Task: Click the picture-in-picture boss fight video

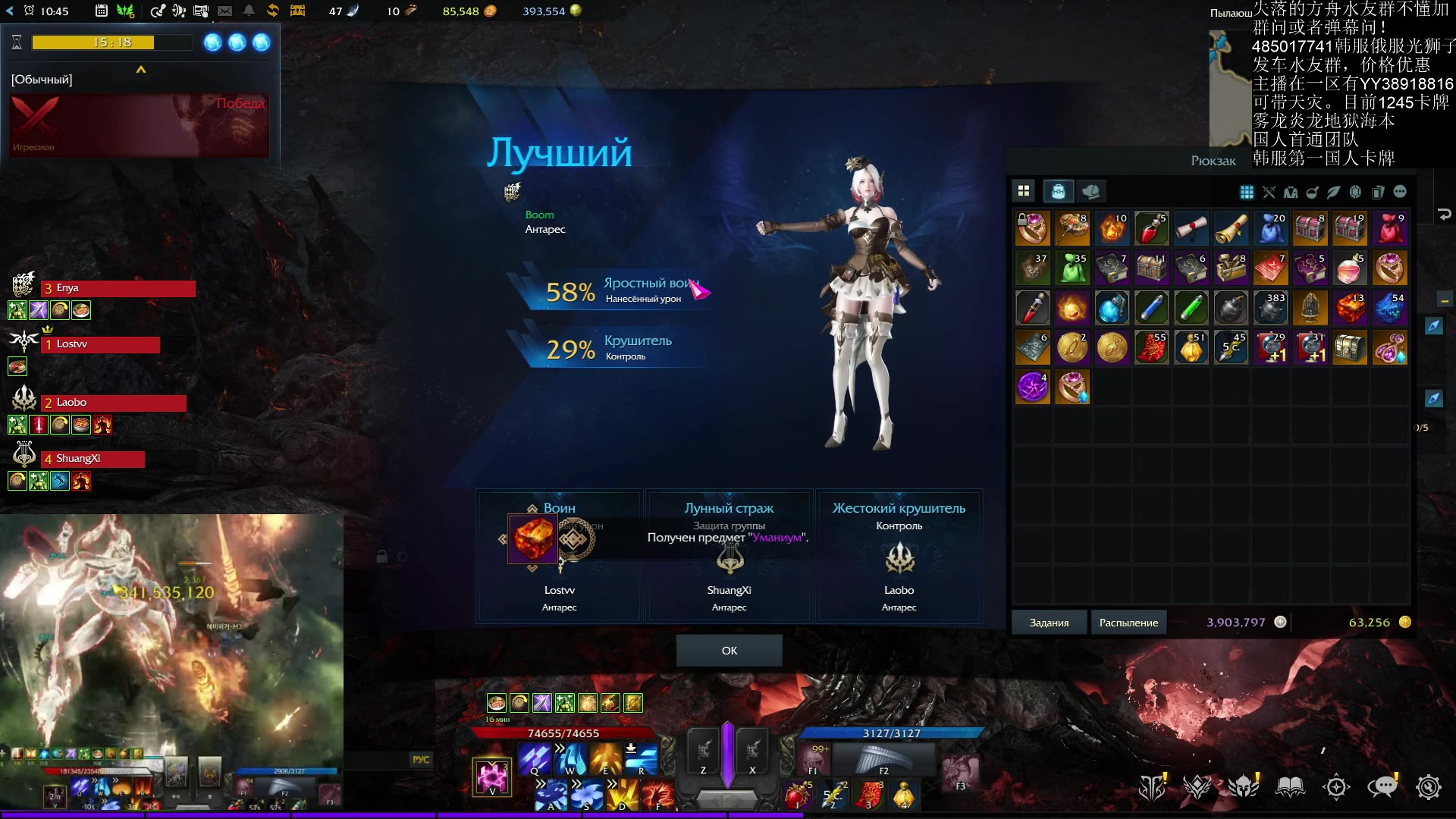Action: (171, 637)
